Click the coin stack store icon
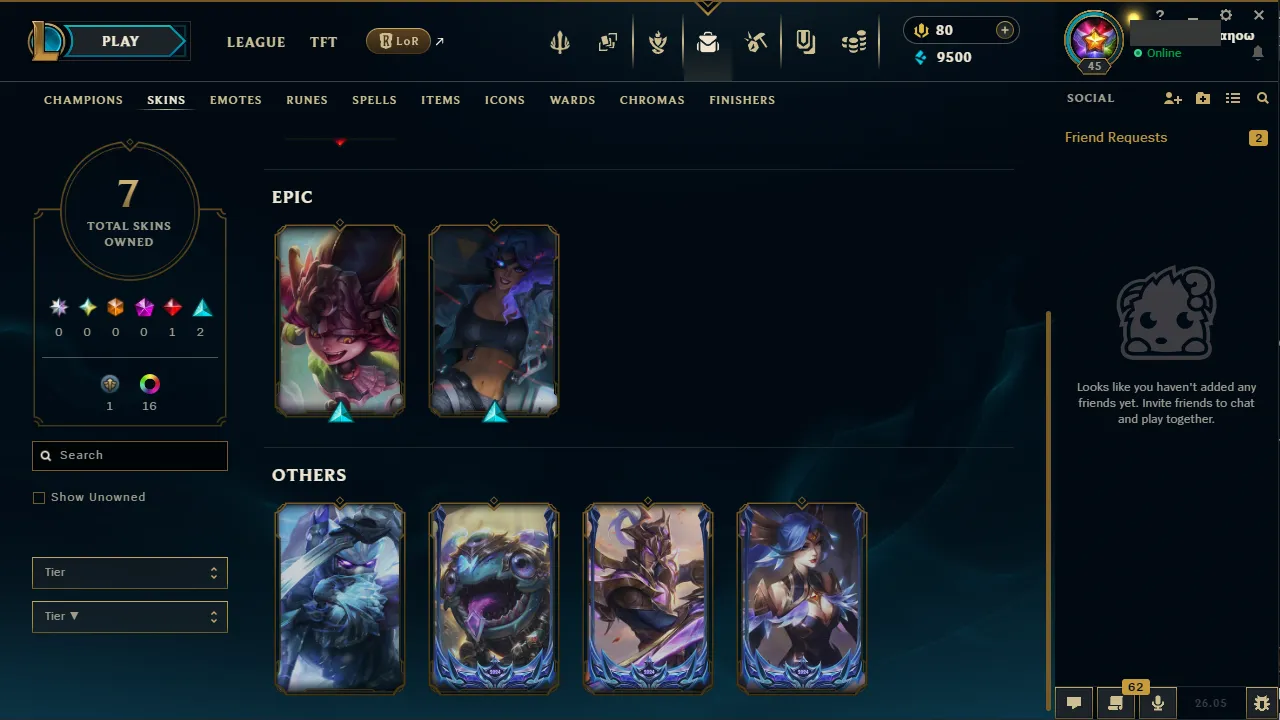The height and width of the screenshot is (720, 1280). pos(854,41)
